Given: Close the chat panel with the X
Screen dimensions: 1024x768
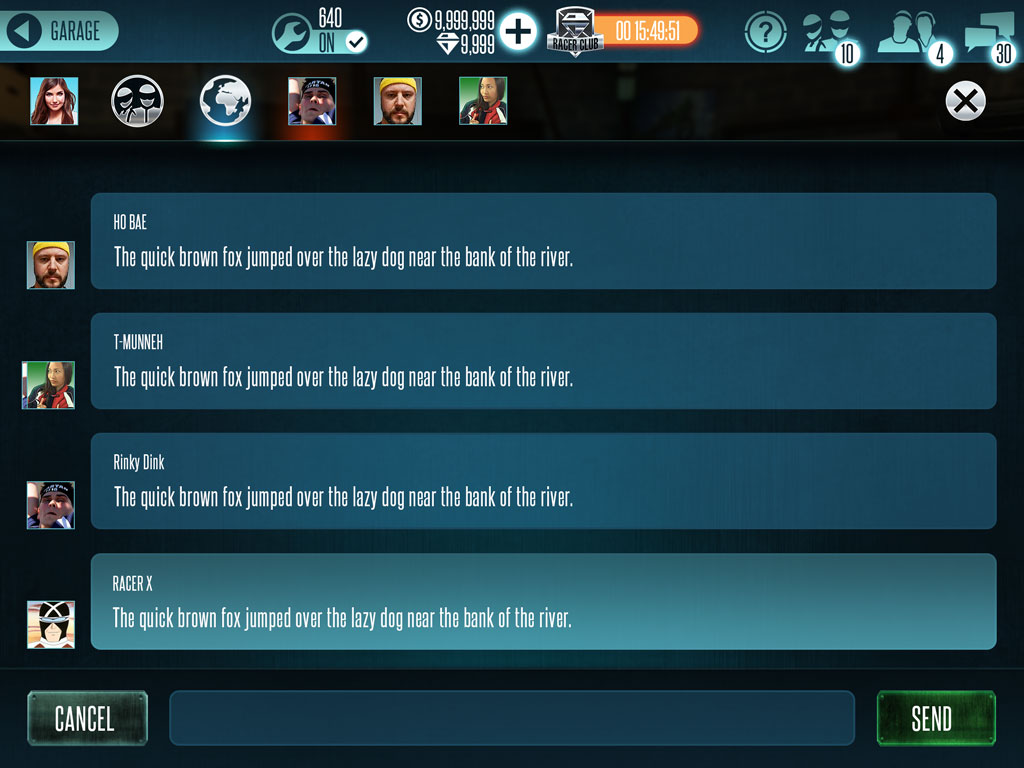Looking at the screenshot, I should (965, 101).
